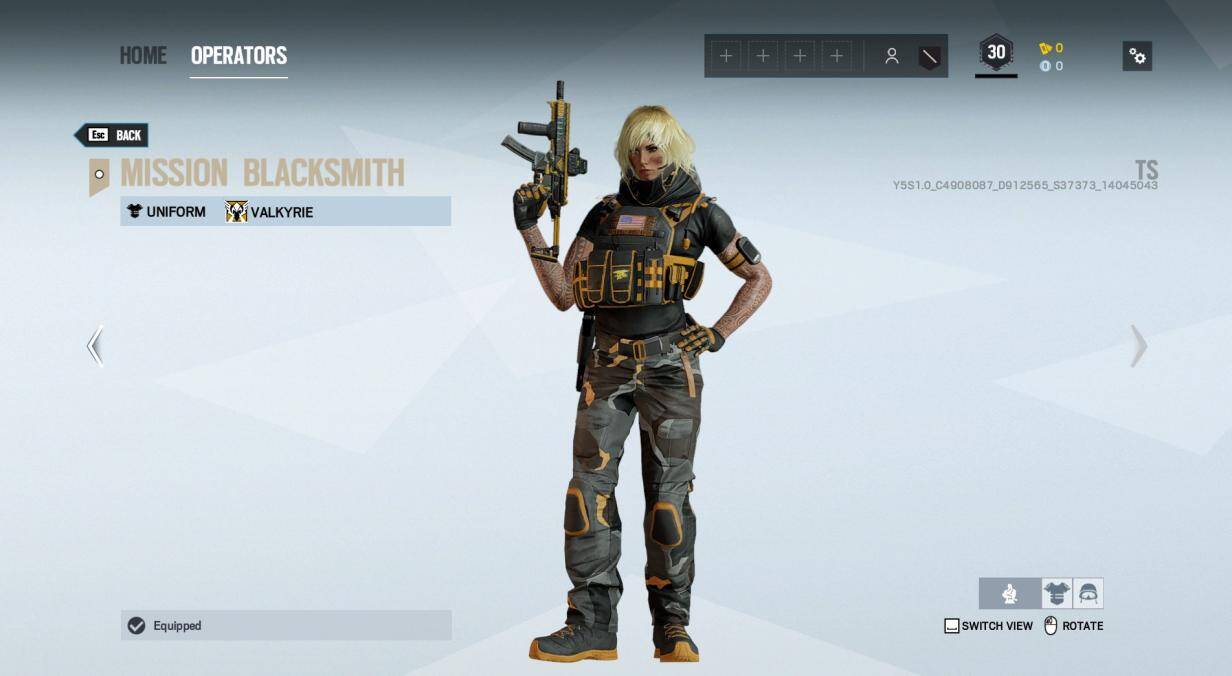Select the full operator view icon

(1009, 594)
